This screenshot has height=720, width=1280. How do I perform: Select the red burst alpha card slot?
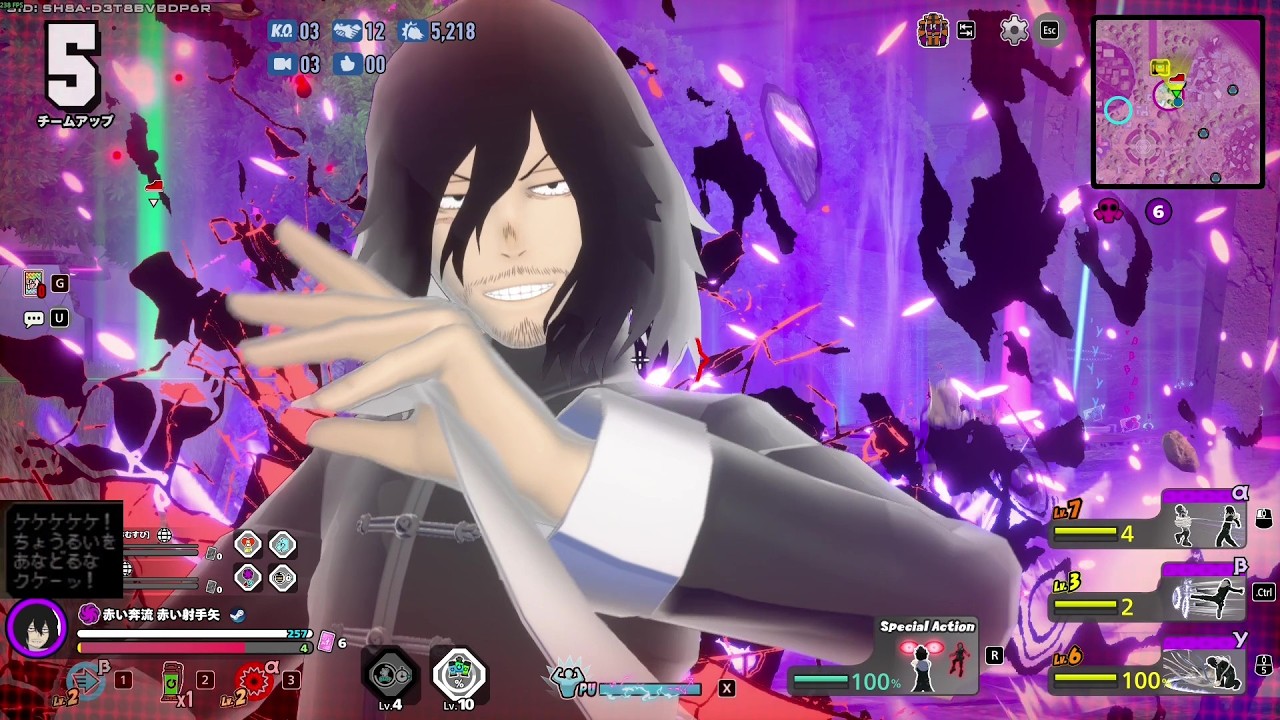(x=255, y=681)
